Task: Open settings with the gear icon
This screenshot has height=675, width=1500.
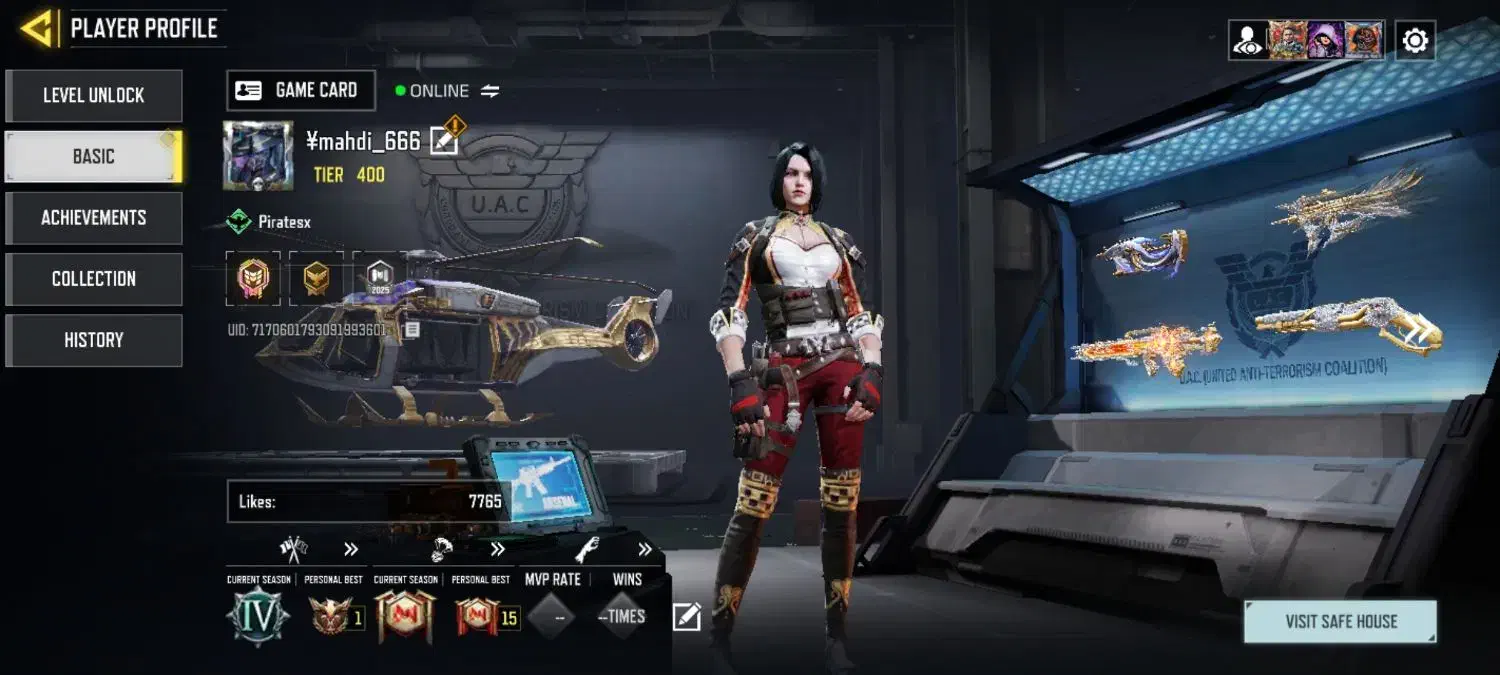Action: coord(1415,41)
